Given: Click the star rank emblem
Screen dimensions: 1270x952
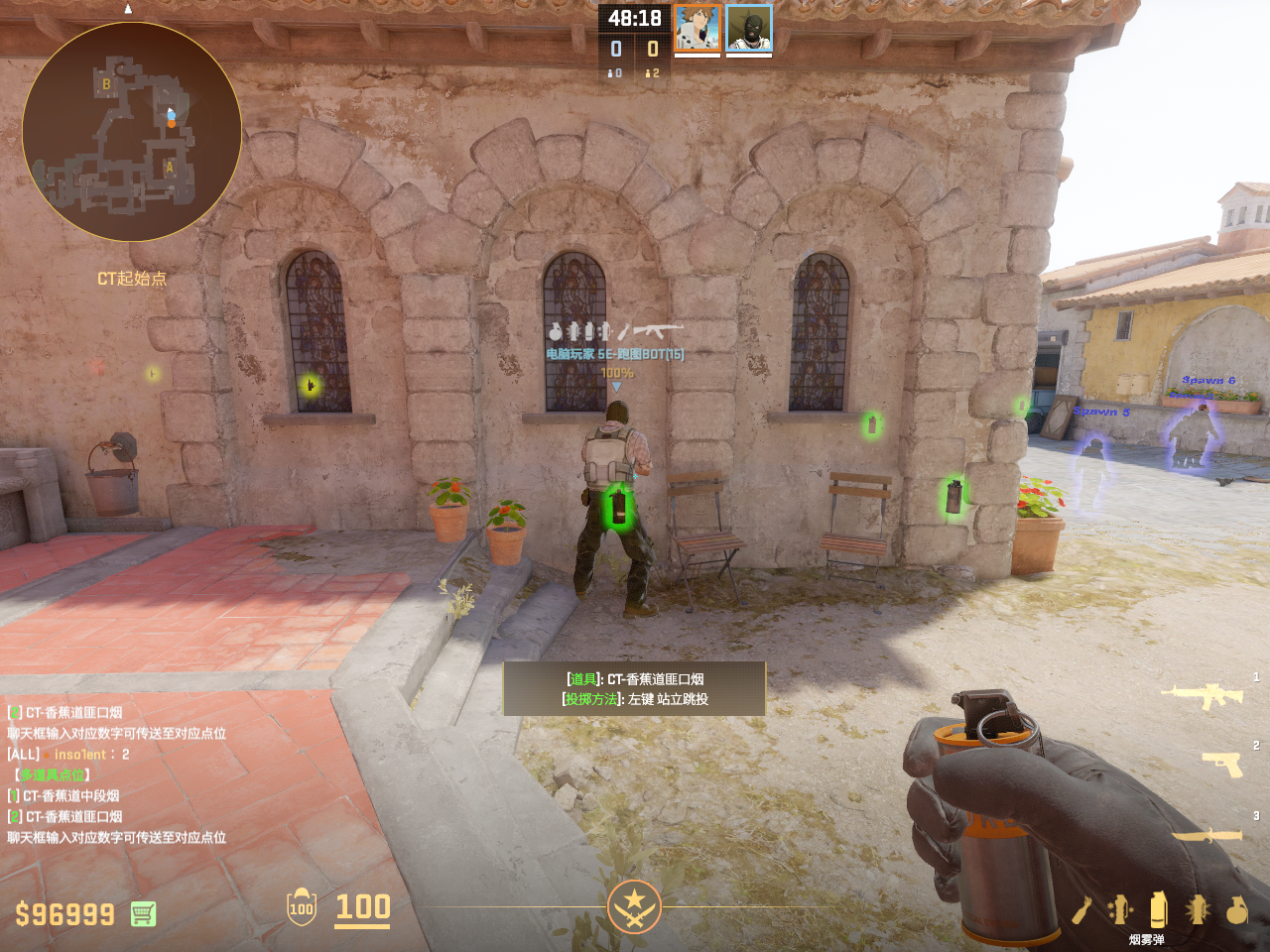Looking at the screenshot, I should click(x=634, y=906).
